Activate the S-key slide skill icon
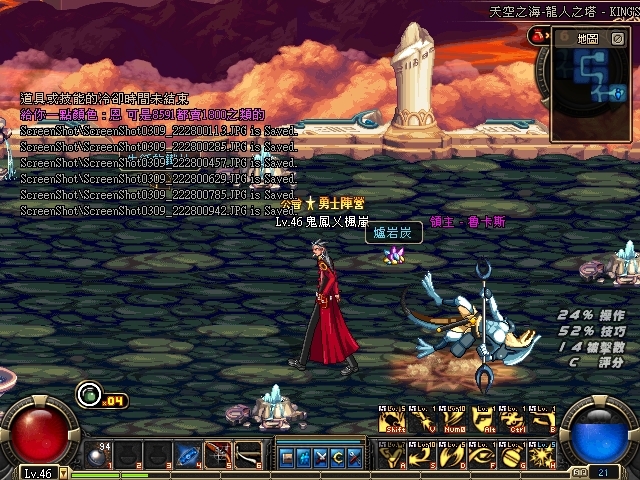This screenshot has height=480, width=640. tap(423, 455)
